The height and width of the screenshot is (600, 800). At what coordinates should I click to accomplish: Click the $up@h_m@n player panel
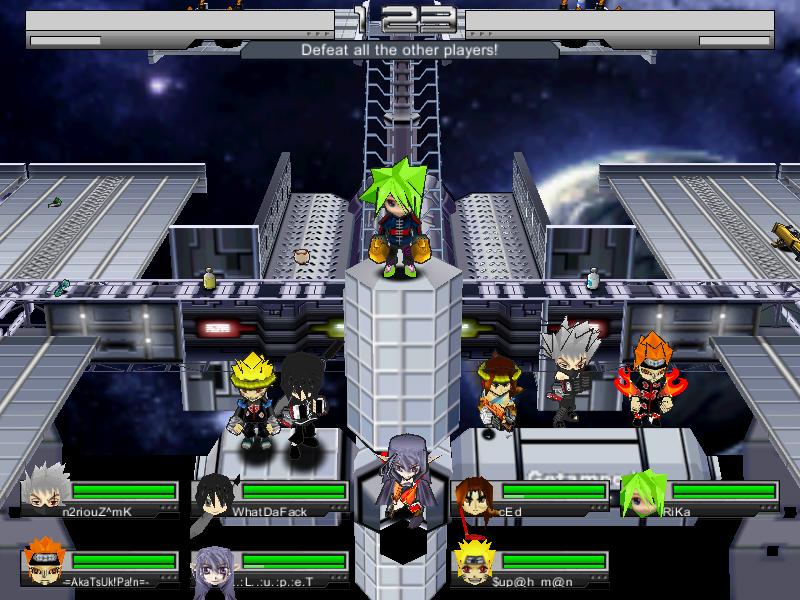(x=530, y=567)
